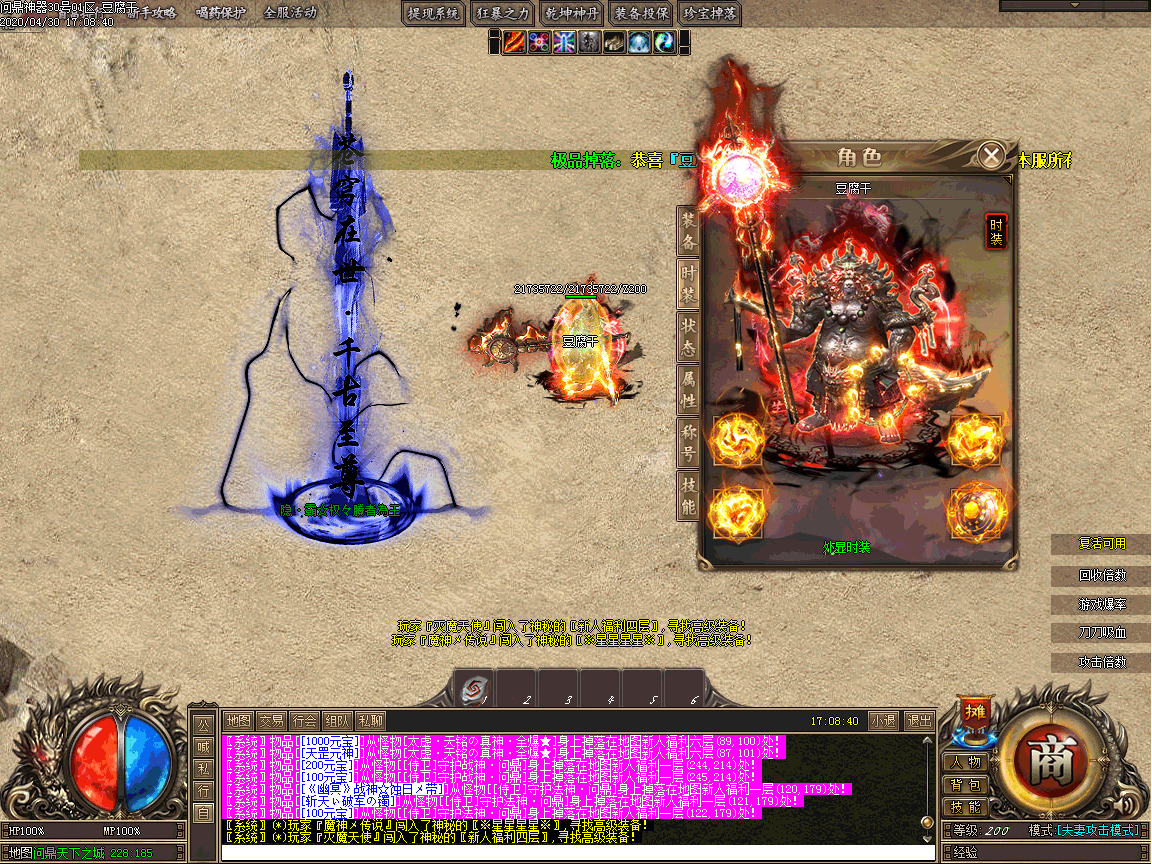Open the 游戏爆率 drop rate button
Image resolution: width=1152 pixels, height=864 pixels.
[x=1102, y=605]
